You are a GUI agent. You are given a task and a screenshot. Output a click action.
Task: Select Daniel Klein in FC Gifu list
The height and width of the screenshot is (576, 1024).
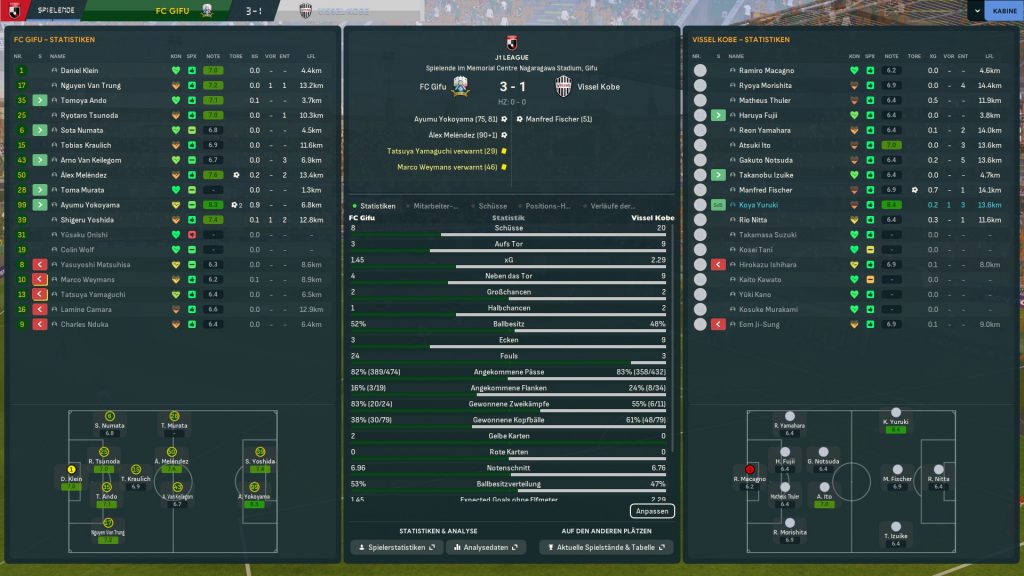[80, 71]
